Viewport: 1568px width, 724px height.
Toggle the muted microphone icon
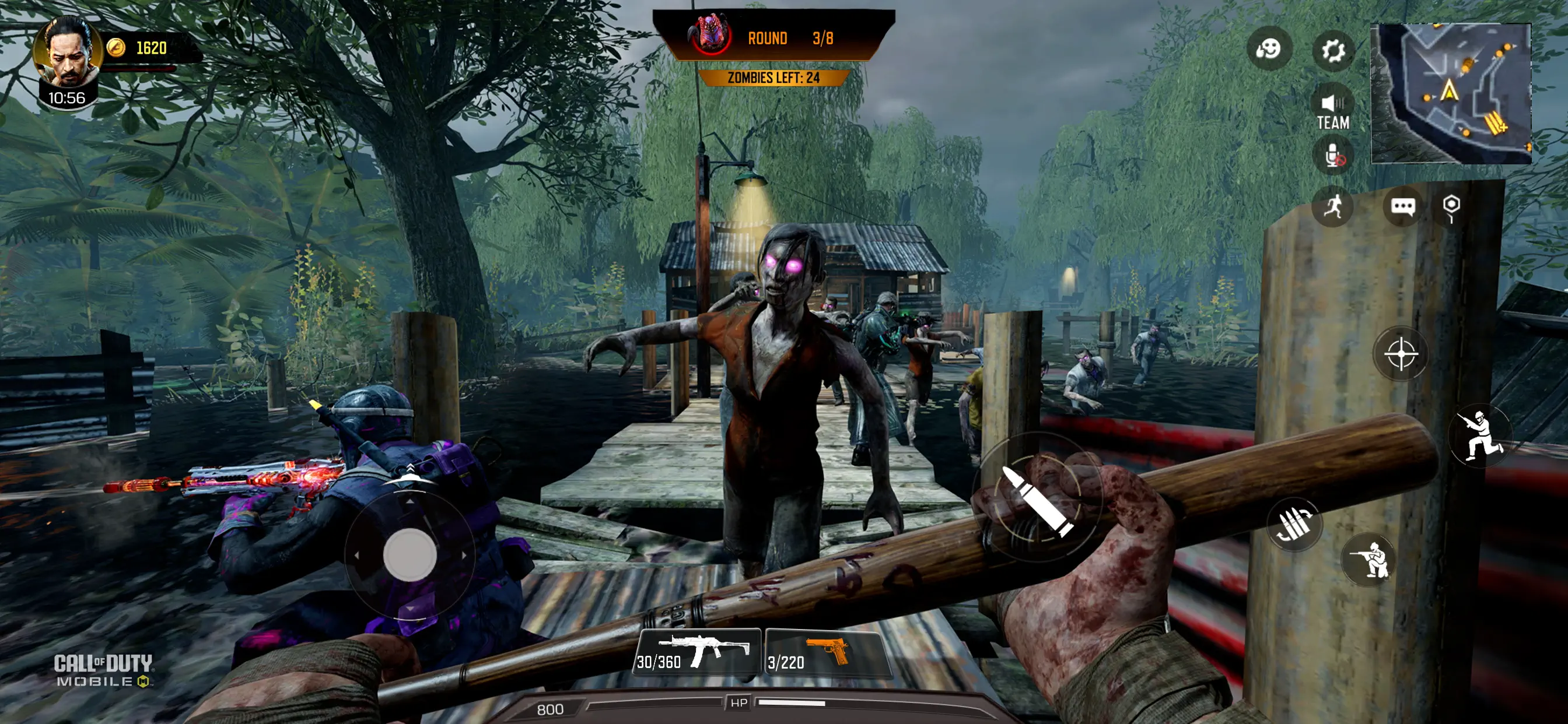pos(1333,156)
